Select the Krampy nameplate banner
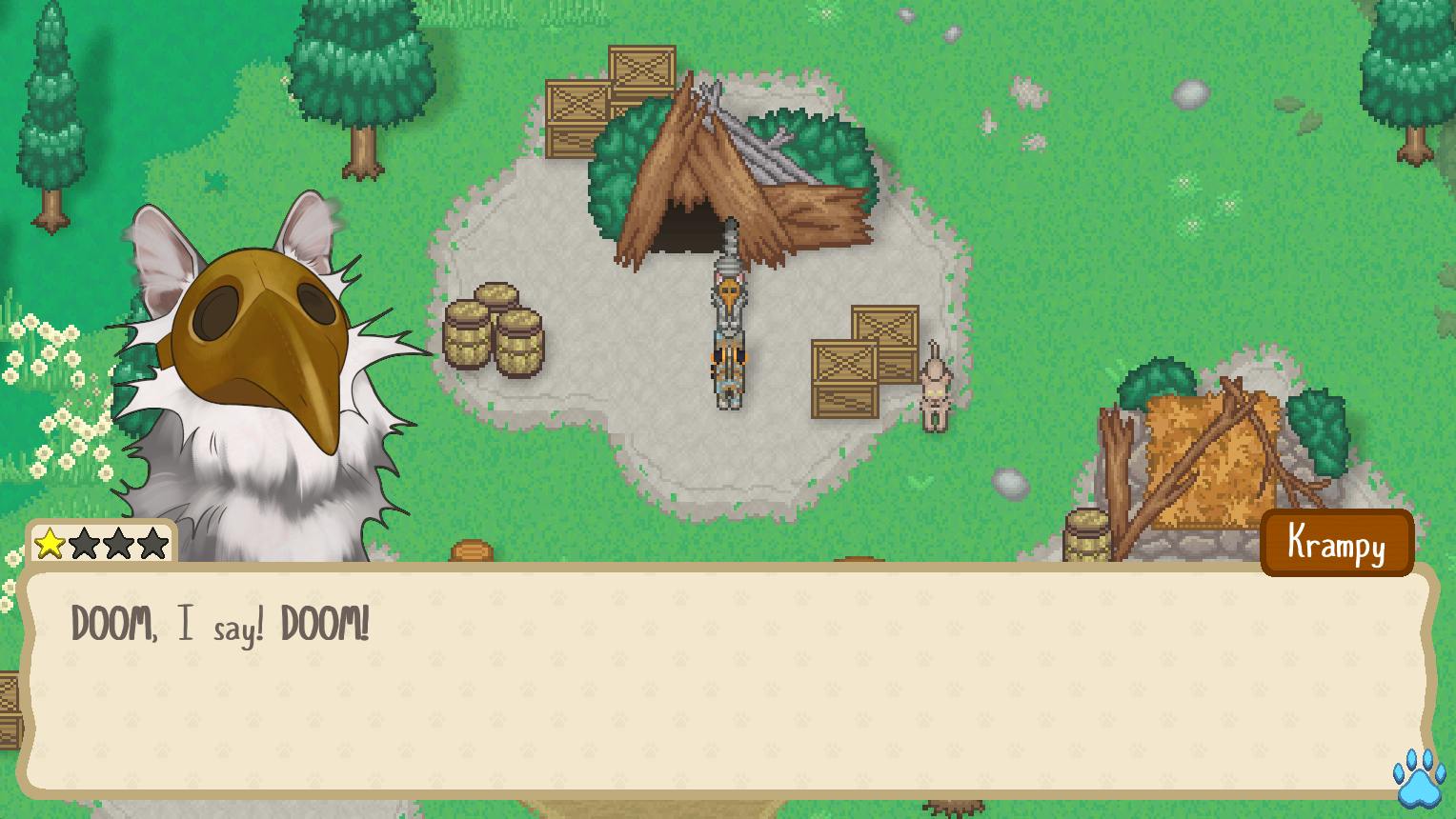The width and height of the screenshot is (1456, 819). (x=1336, y=543)
